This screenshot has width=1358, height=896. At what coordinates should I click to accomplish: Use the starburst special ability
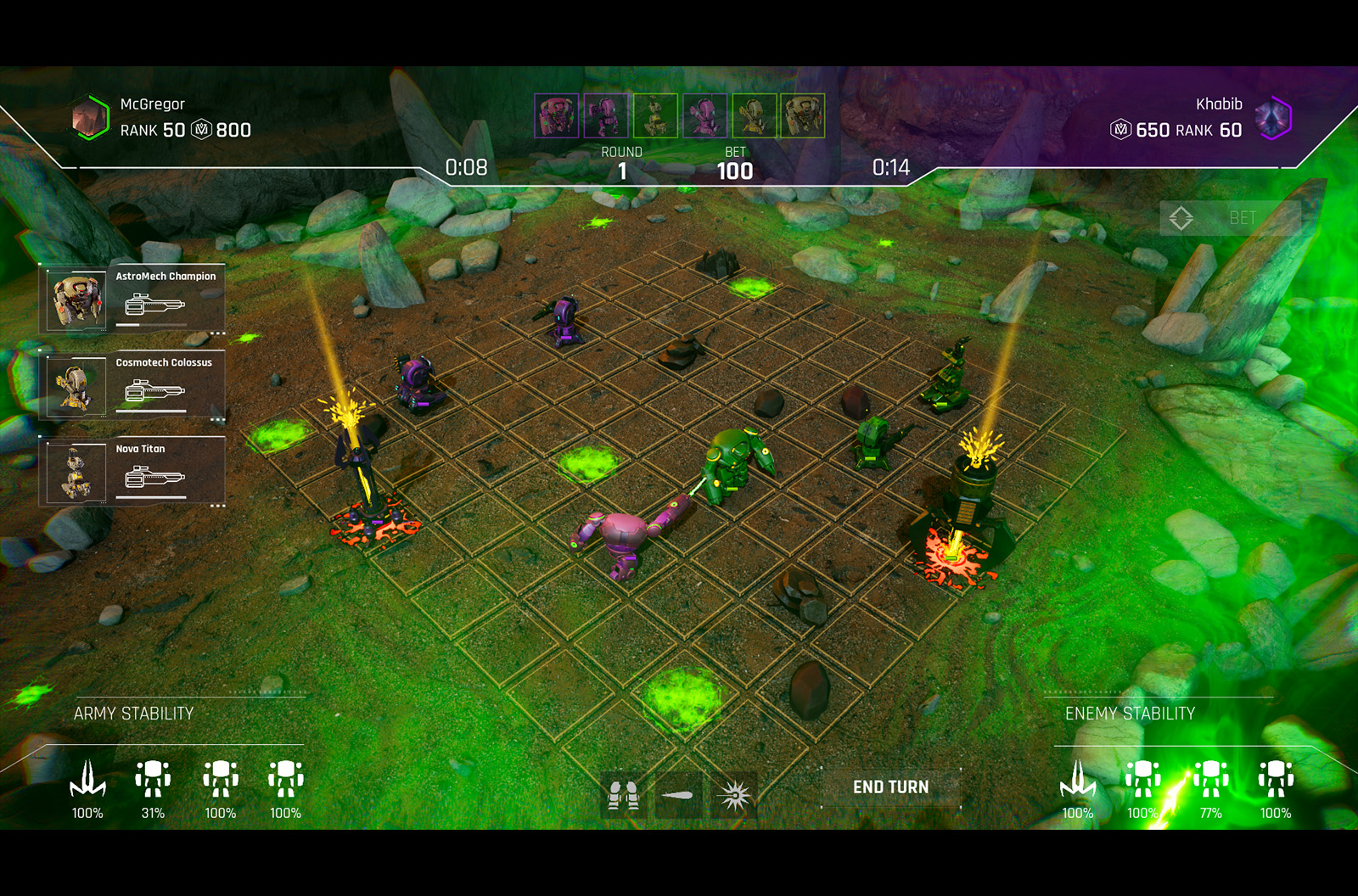coord(734,796)
